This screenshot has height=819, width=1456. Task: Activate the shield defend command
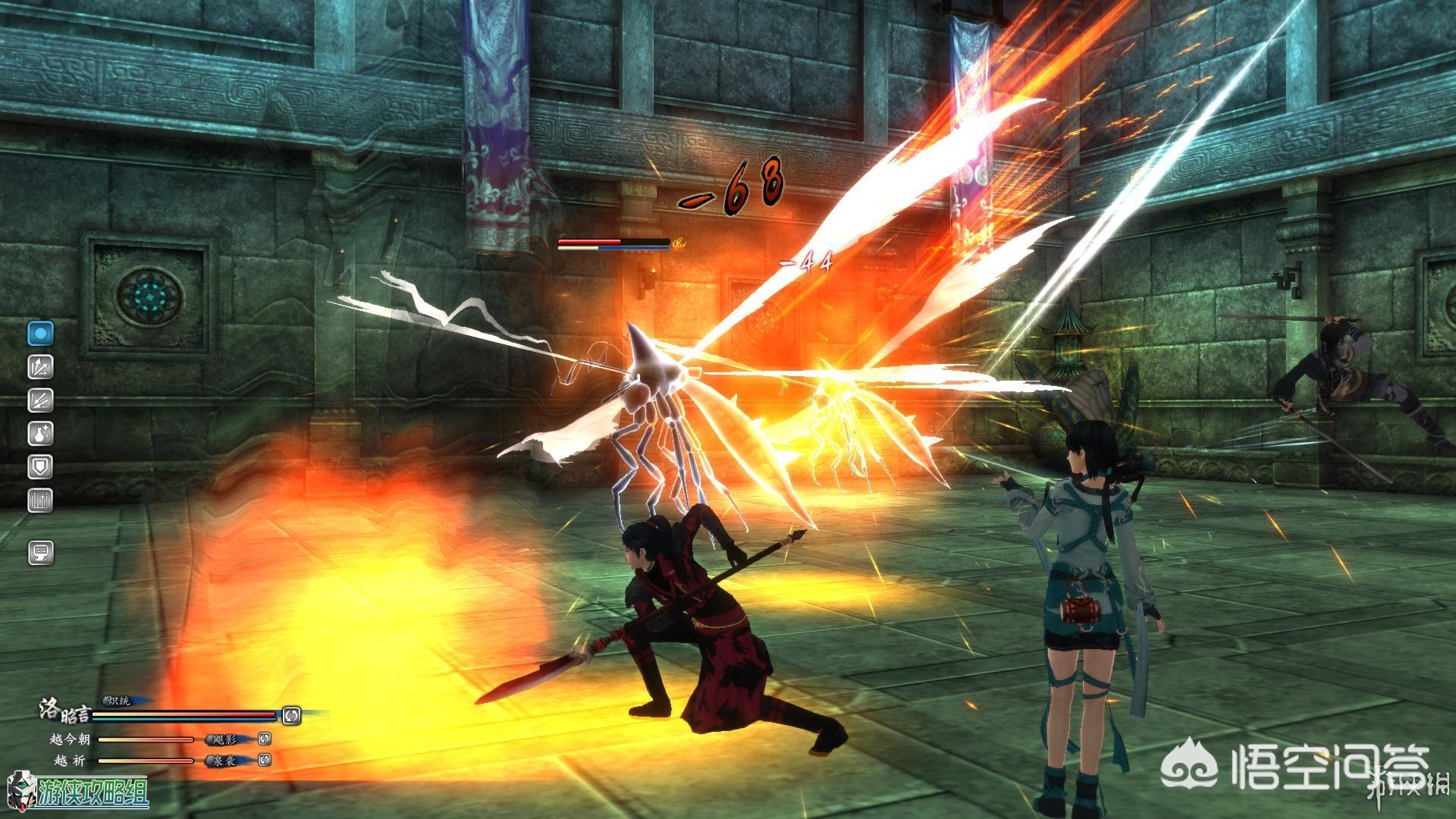(x=41, y=466)
